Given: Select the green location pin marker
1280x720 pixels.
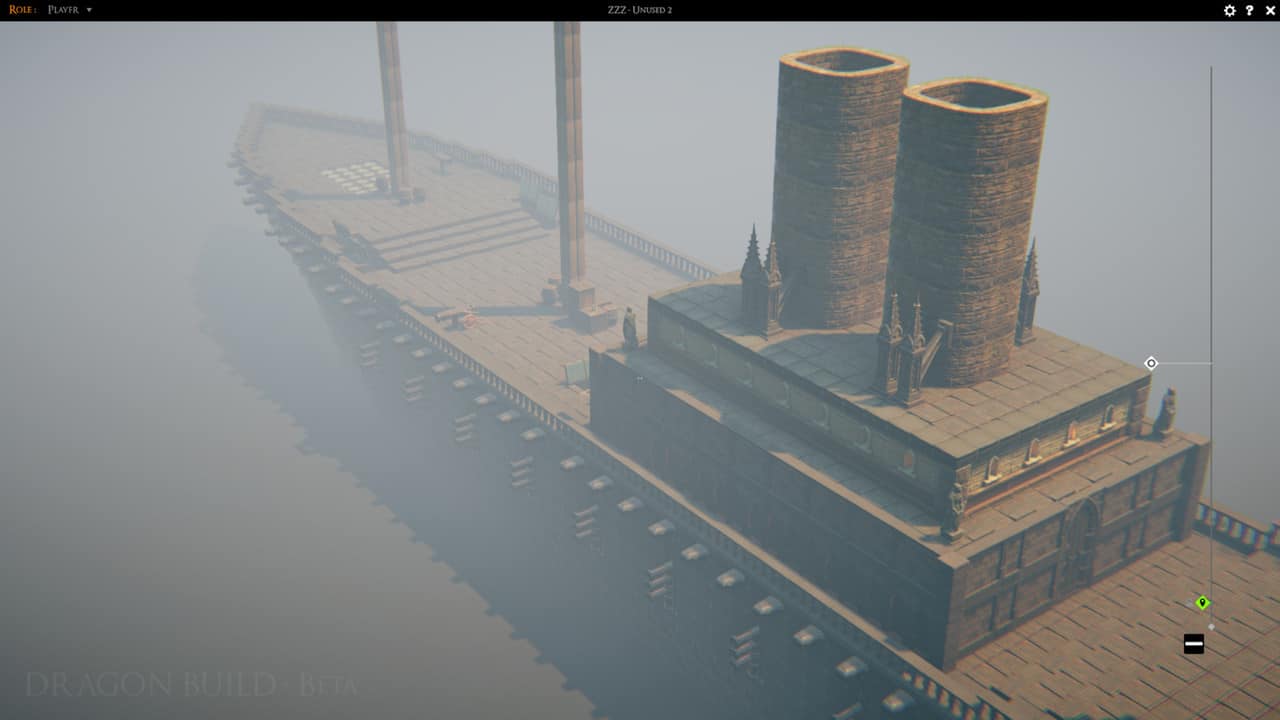Looking at the screenshot, I should click(x=1203, y=602).
